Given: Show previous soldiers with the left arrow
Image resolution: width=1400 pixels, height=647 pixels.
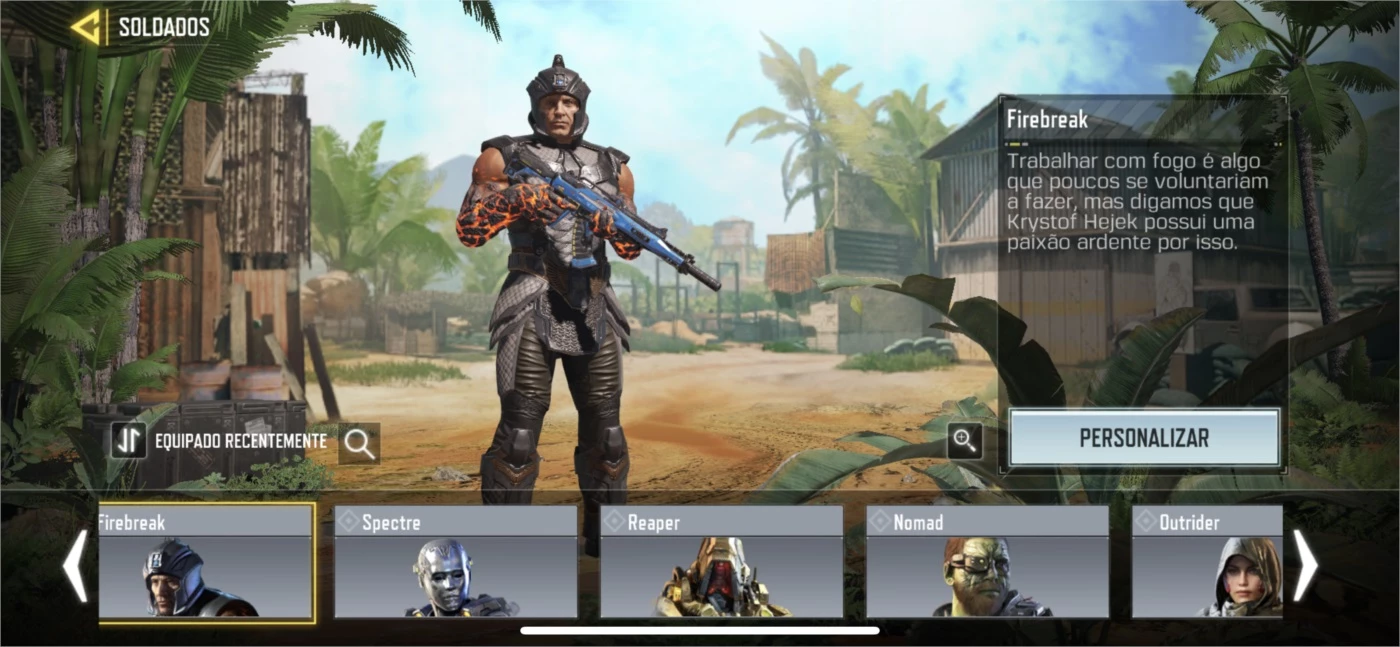Looking at the screenshot, I should click(75, 566).
